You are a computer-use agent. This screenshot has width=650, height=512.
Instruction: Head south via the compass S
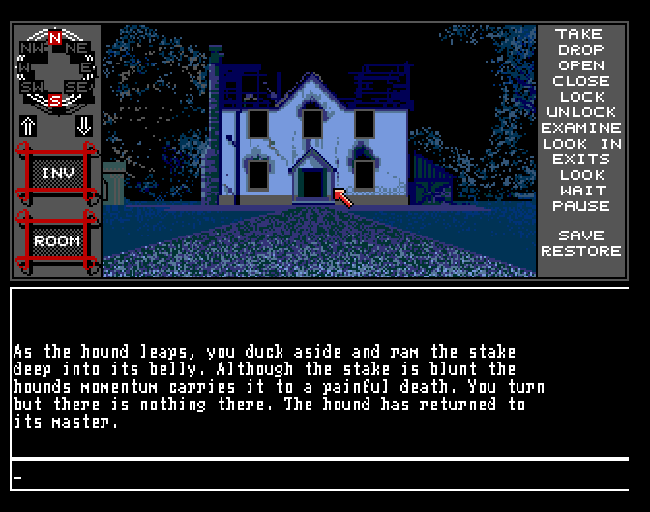pyautogui.click(x=55, y=100)
